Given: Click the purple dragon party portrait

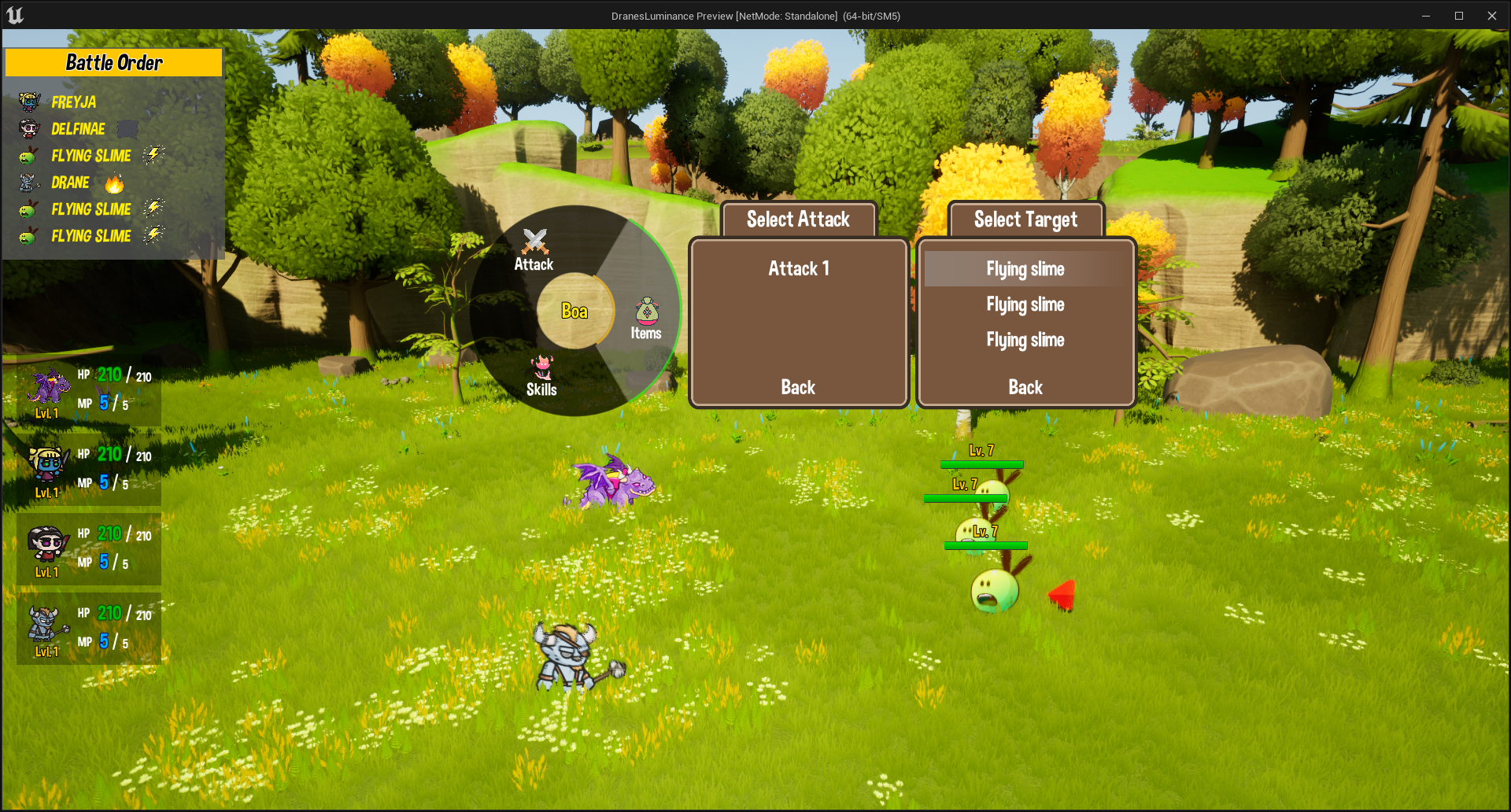Looking at the screenshot, I should click(x=49, y=388).
